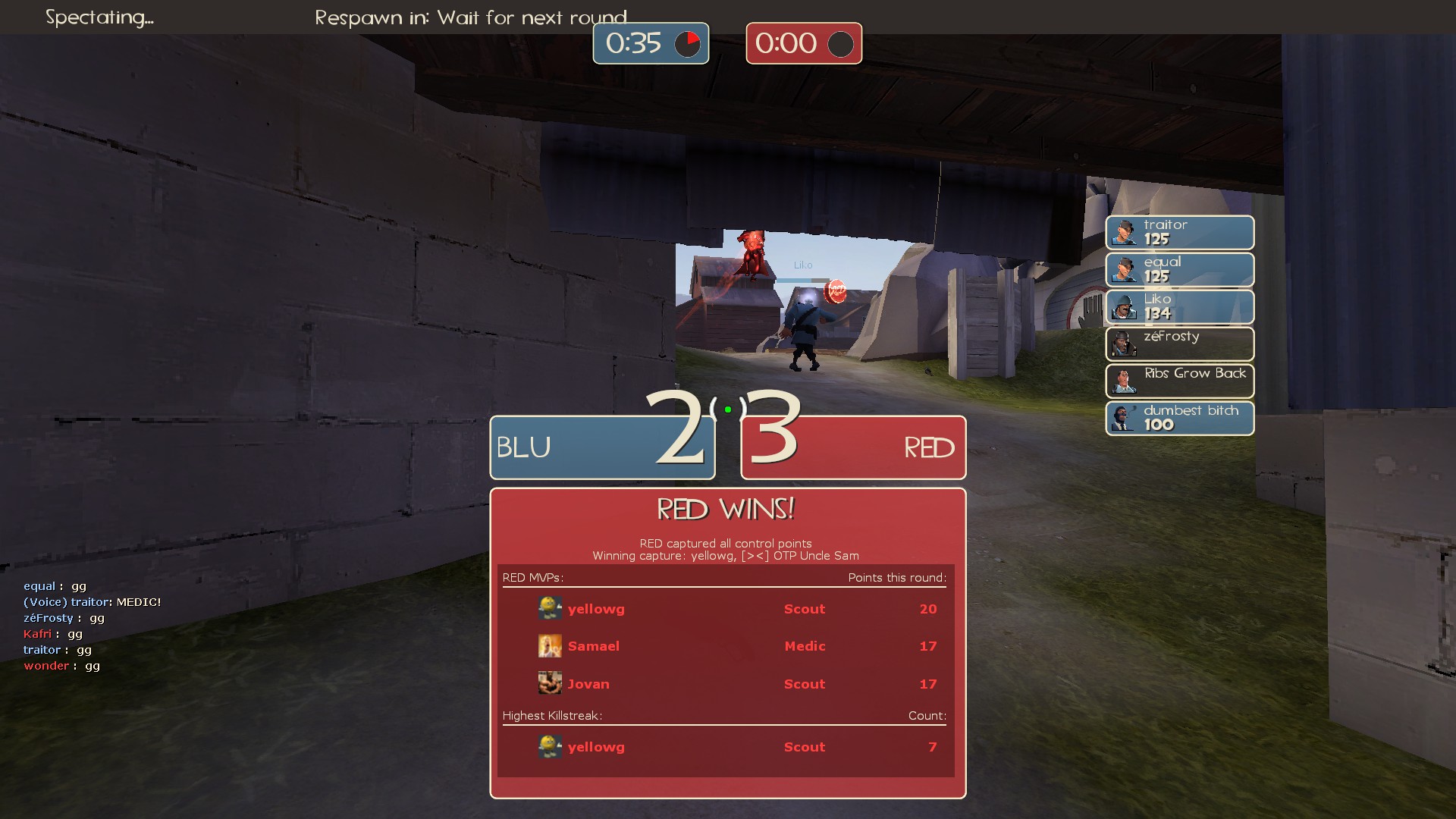Select the Ribs Grow Back player panel
1456x819 pixels.
click(x=1179, y=381)
